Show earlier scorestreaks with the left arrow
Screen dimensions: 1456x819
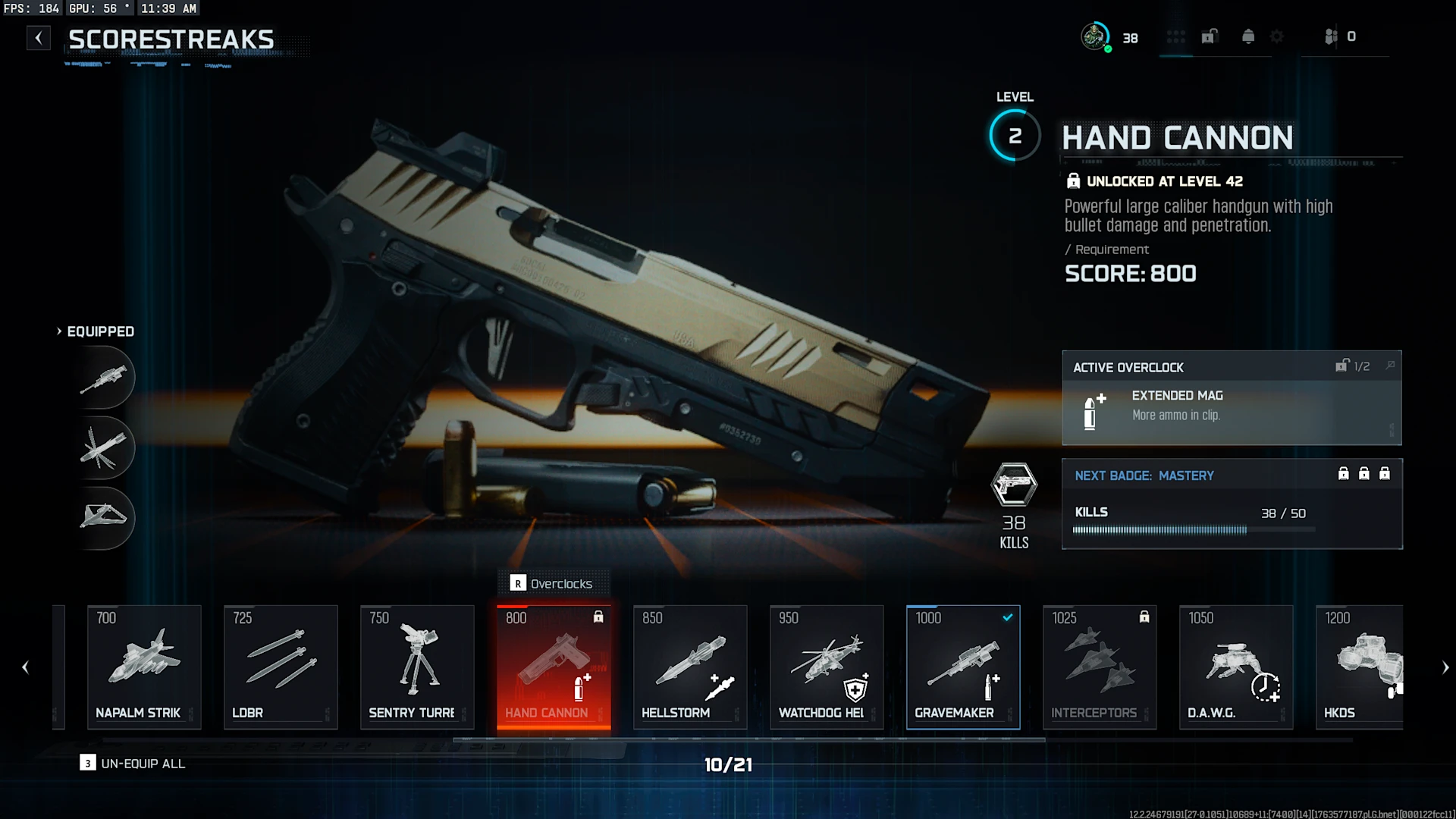[x=25, y=667]
